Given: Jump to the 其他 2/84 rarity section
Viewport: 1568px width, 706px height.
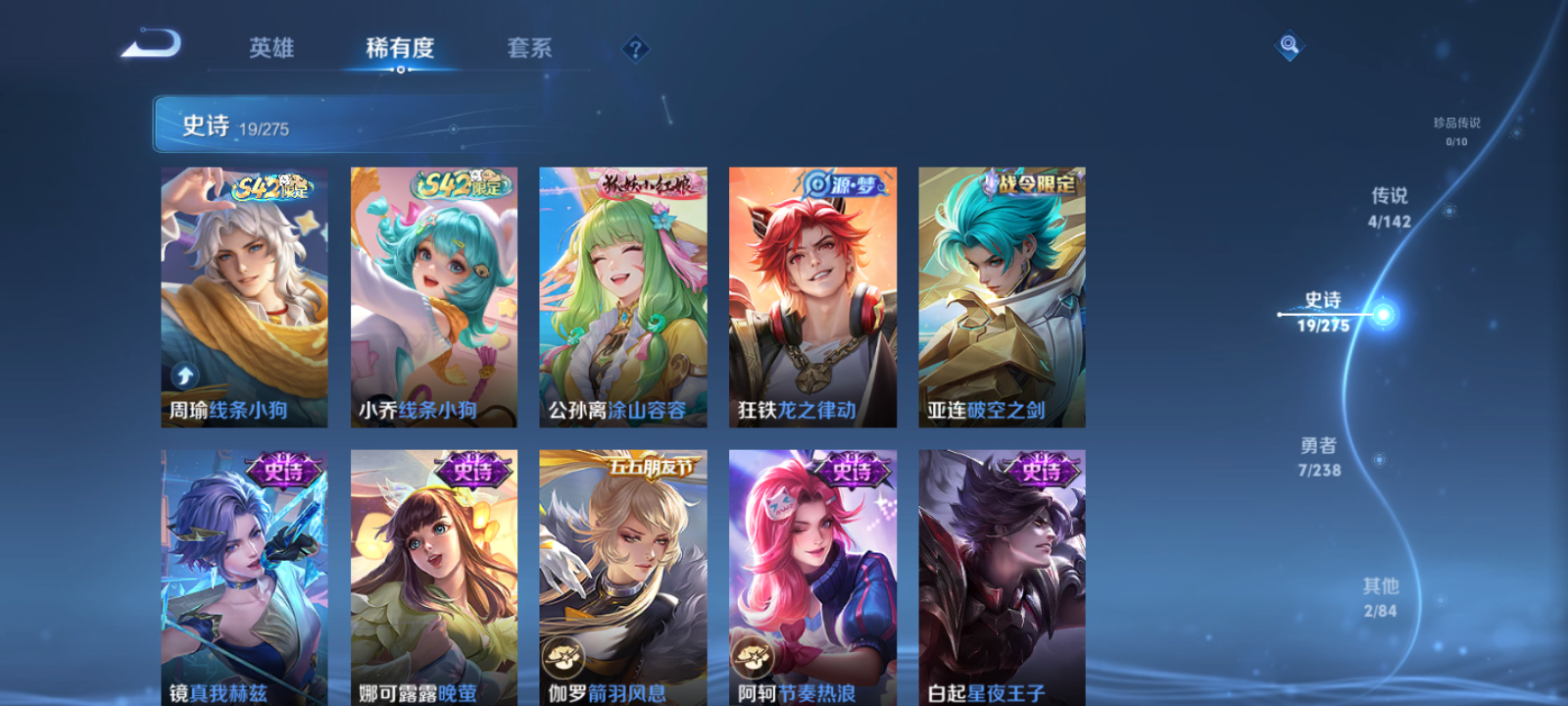Looking at the screenshot, I should click(x=1380, y=596).
